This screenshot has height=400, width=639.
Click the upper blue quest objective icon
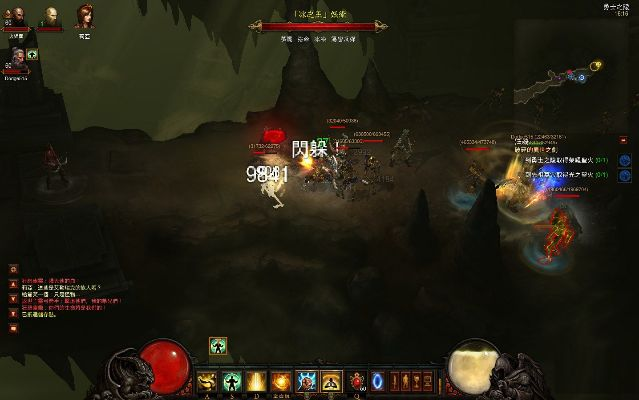coord(624,160)
